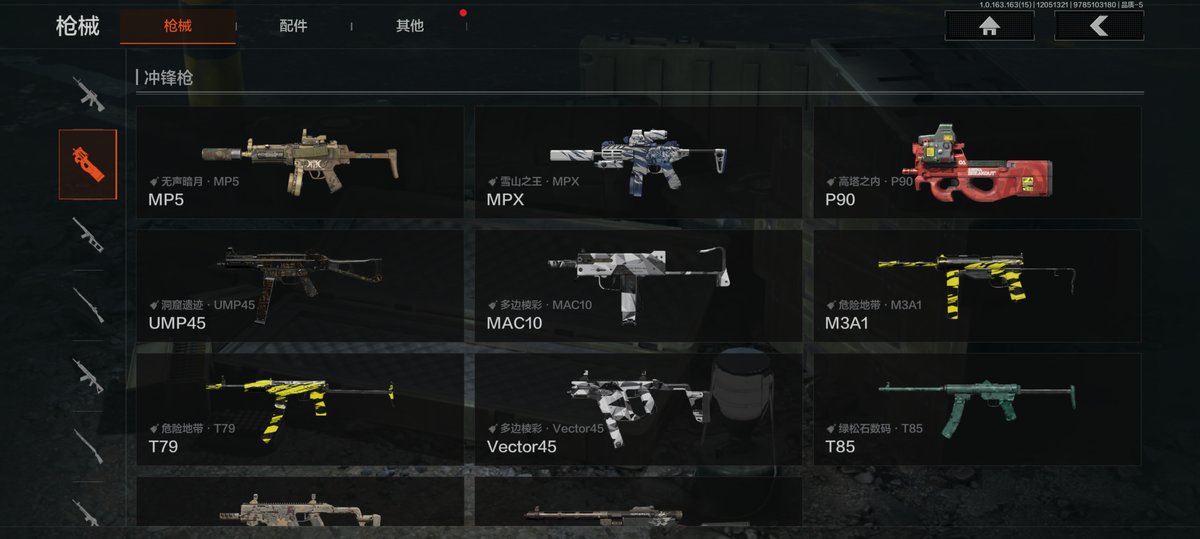
Task: Click the back arrow button
Action: (x=1098, y=26)
